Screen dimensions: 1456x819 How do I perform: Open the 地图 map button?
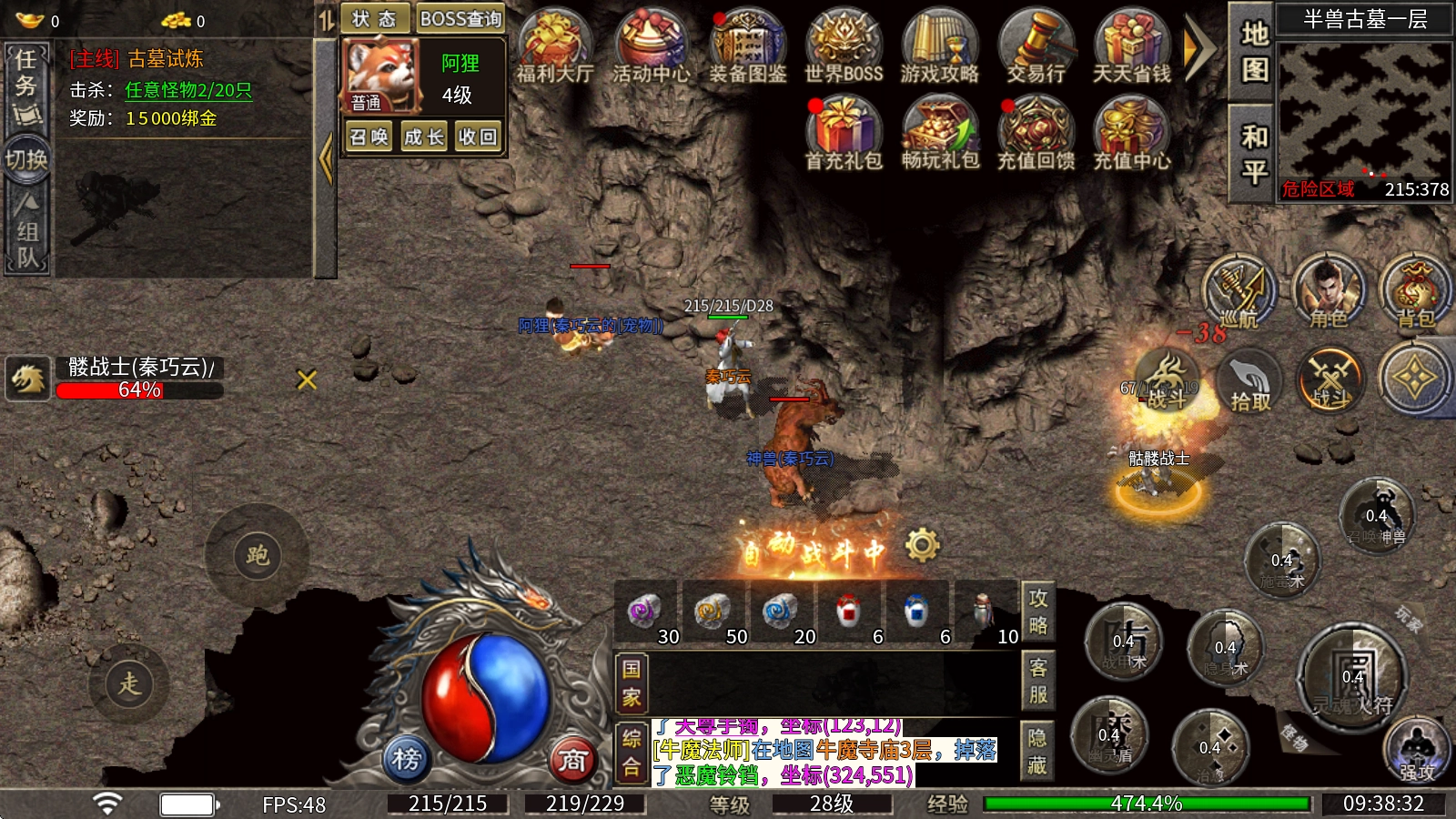click(1254, 51)
